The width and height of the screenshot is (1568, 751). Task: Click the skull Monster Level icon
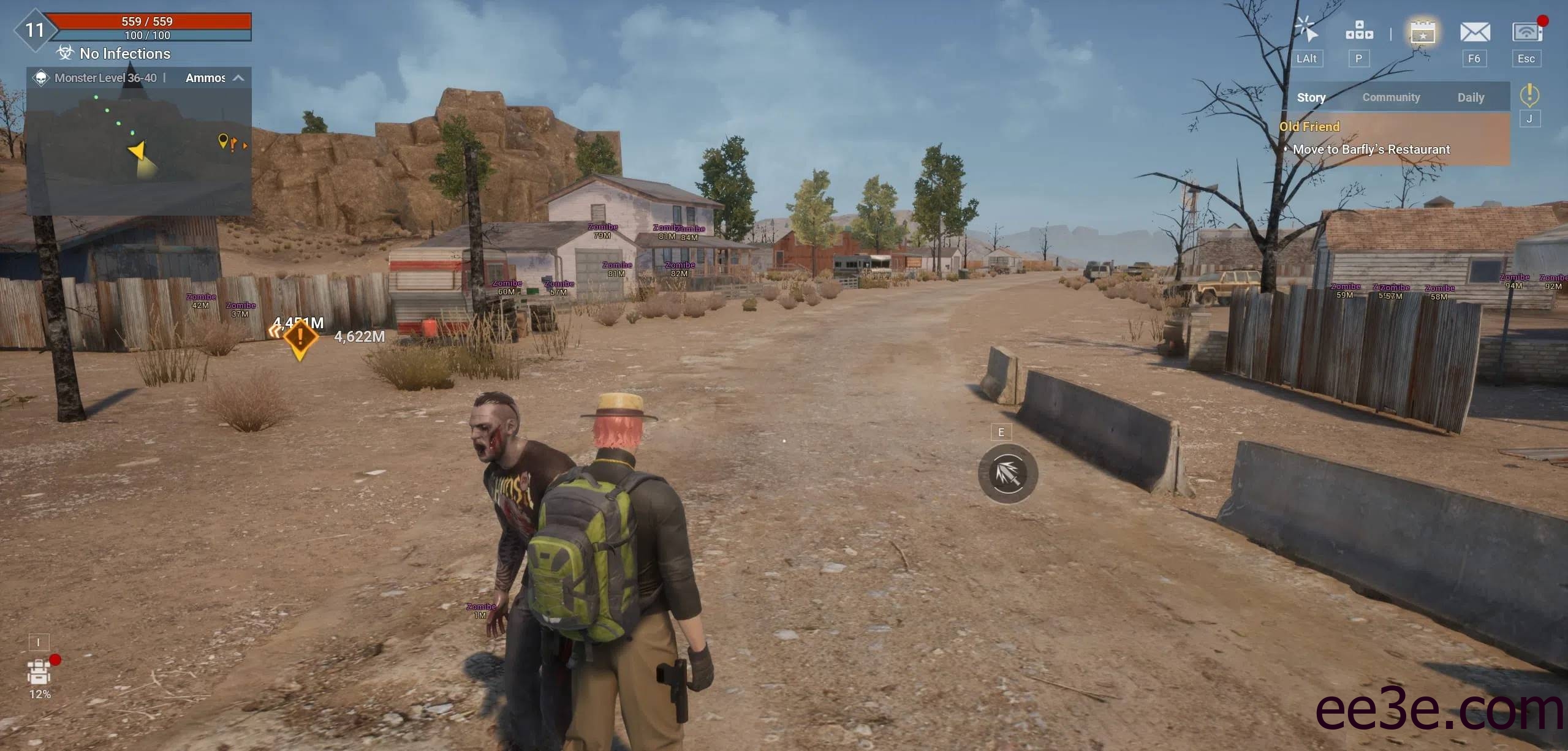(41, 78)
